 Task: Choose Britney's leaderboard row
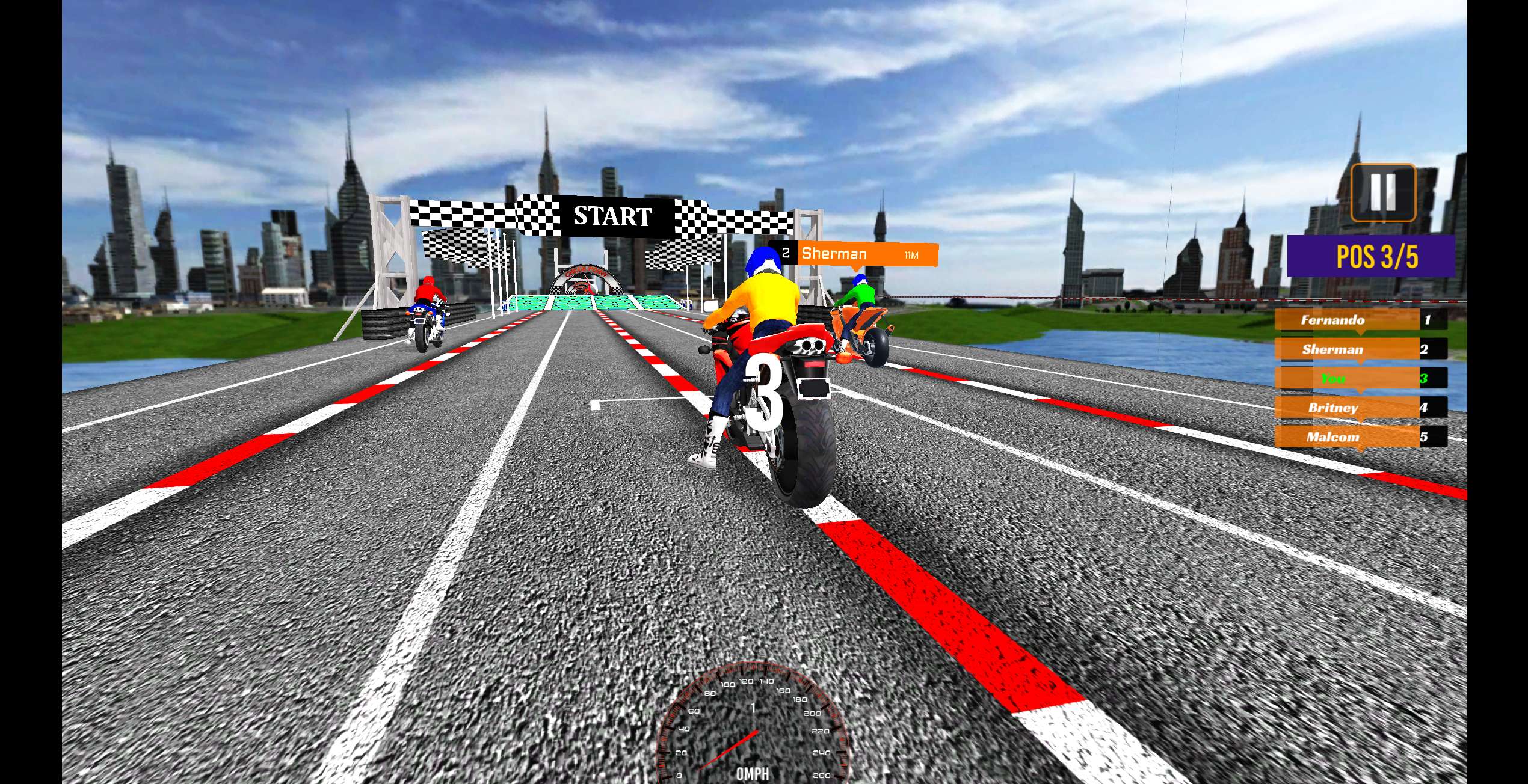coord(1360,408)
